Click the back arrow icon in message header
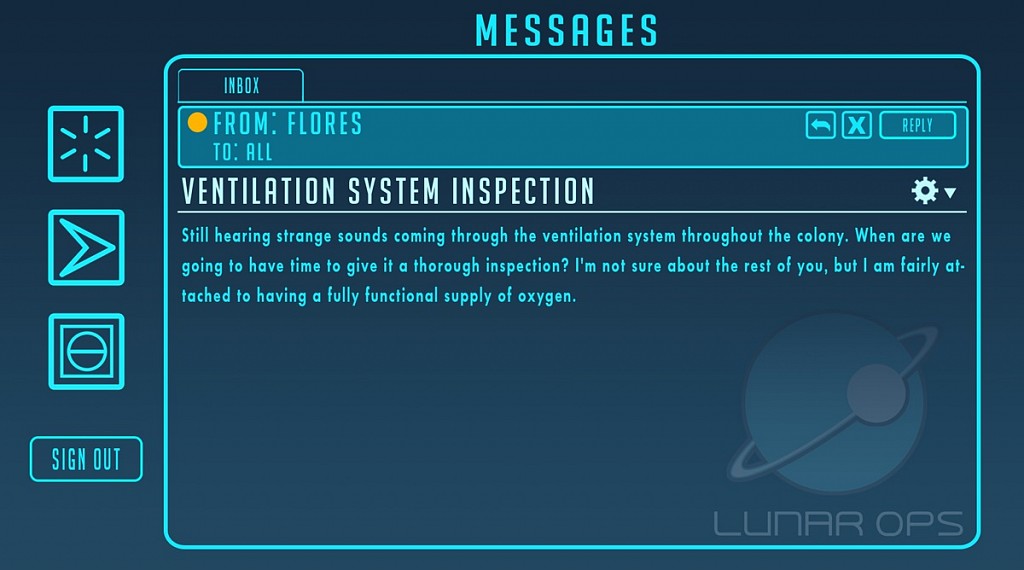1024x570 pixels. [821, 125]
